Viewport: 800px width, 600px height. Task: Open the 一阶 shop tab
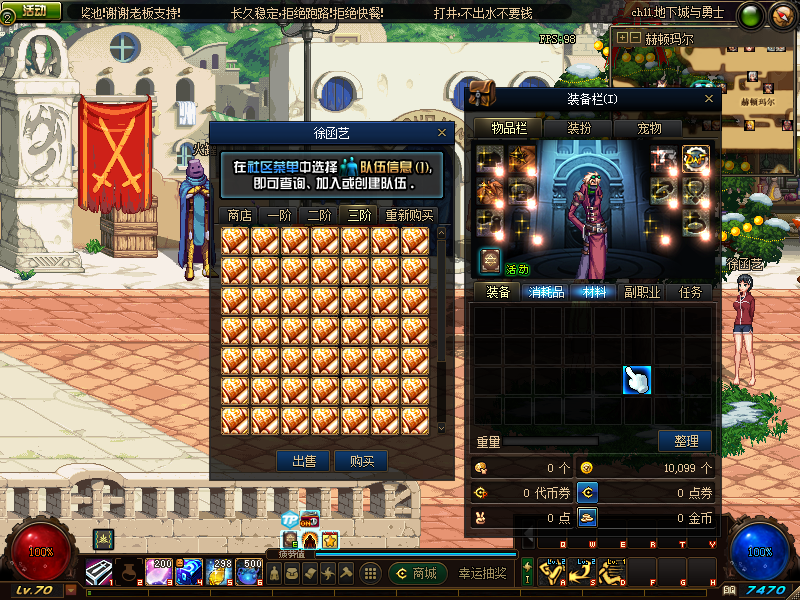279,215
